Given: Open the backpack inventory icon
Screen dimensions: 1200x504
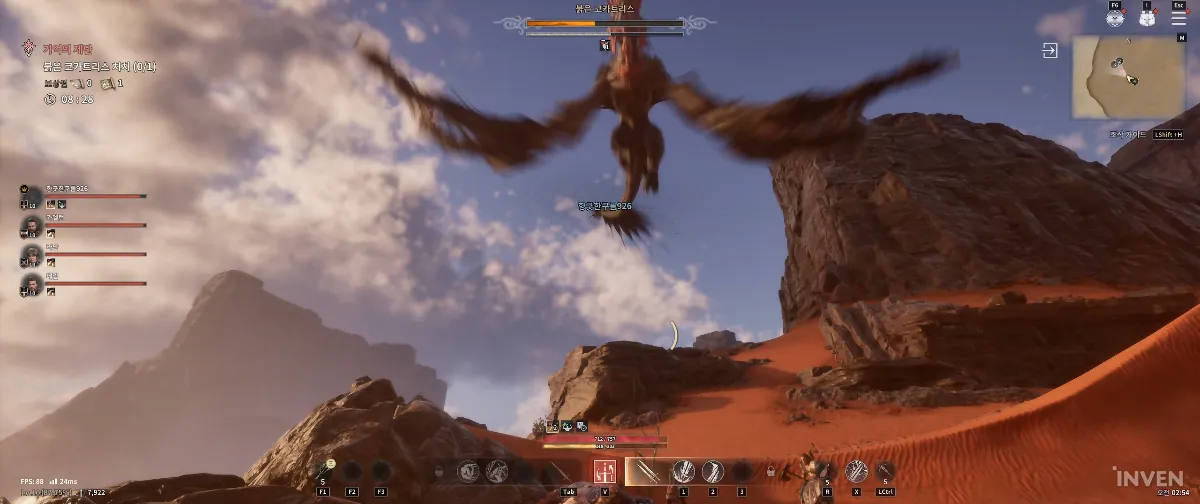Looking at the screenshot, I should point(1147,17).
